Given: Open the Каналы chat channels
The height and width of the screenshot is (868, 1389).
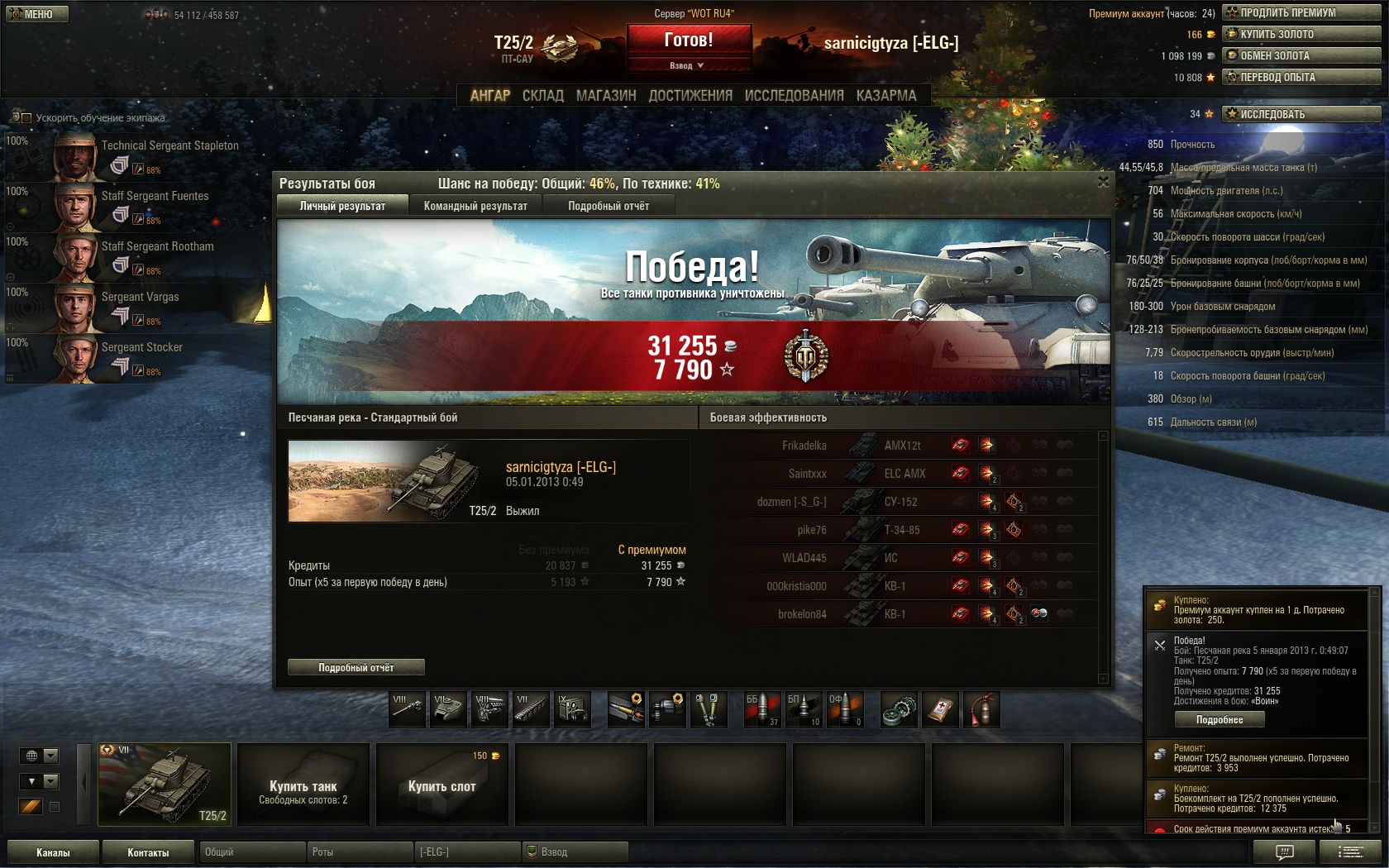Looking at the screenshot, I should pos(53,852).
